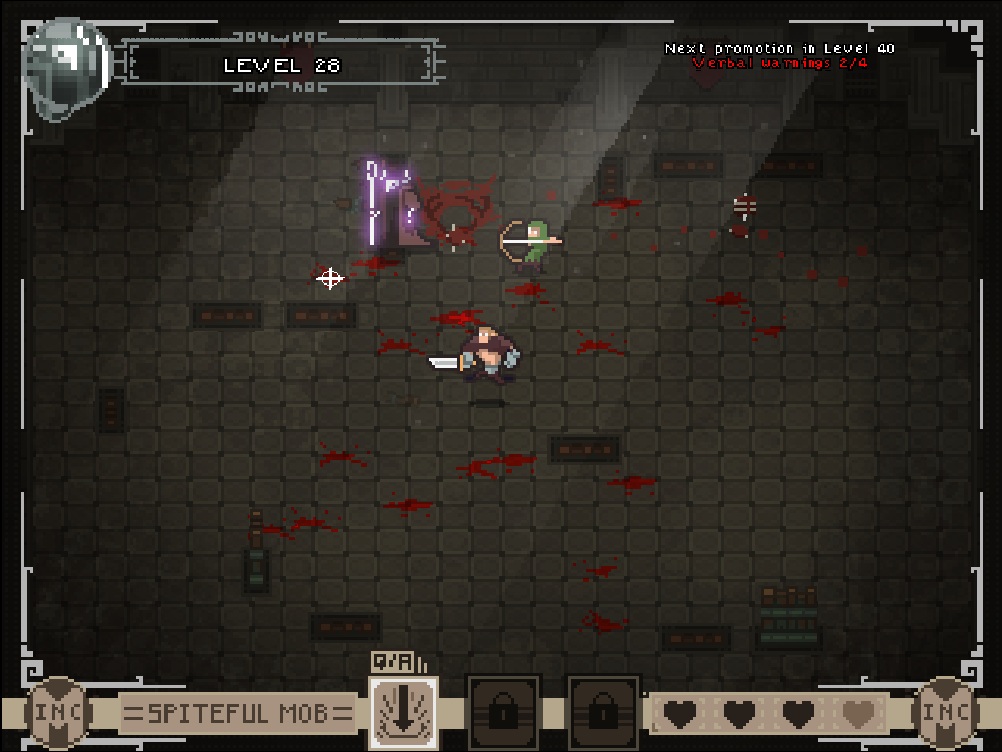Select the knight helmet portrait icon
Image resolution: width=1002 pixels, height=752 pixels.
(x=67, y=68)
